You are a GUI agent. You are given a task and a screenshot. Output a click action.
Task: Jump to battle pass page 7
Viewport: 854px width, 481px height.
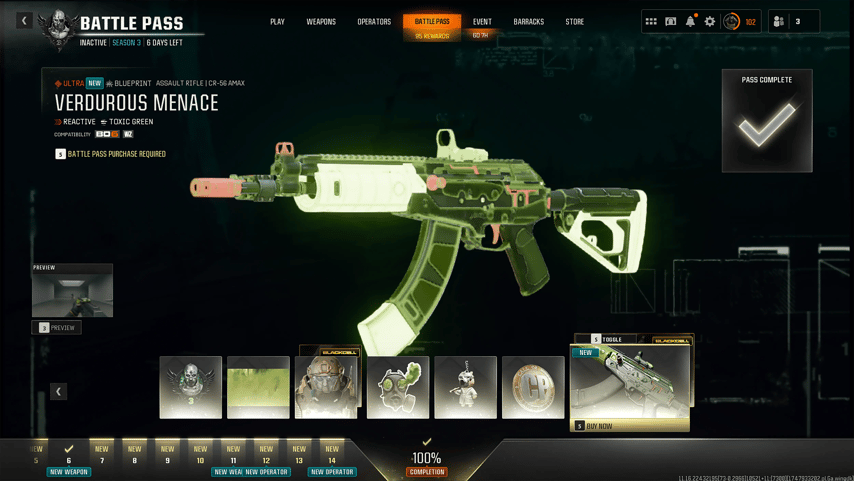click(x=102, y=455)
